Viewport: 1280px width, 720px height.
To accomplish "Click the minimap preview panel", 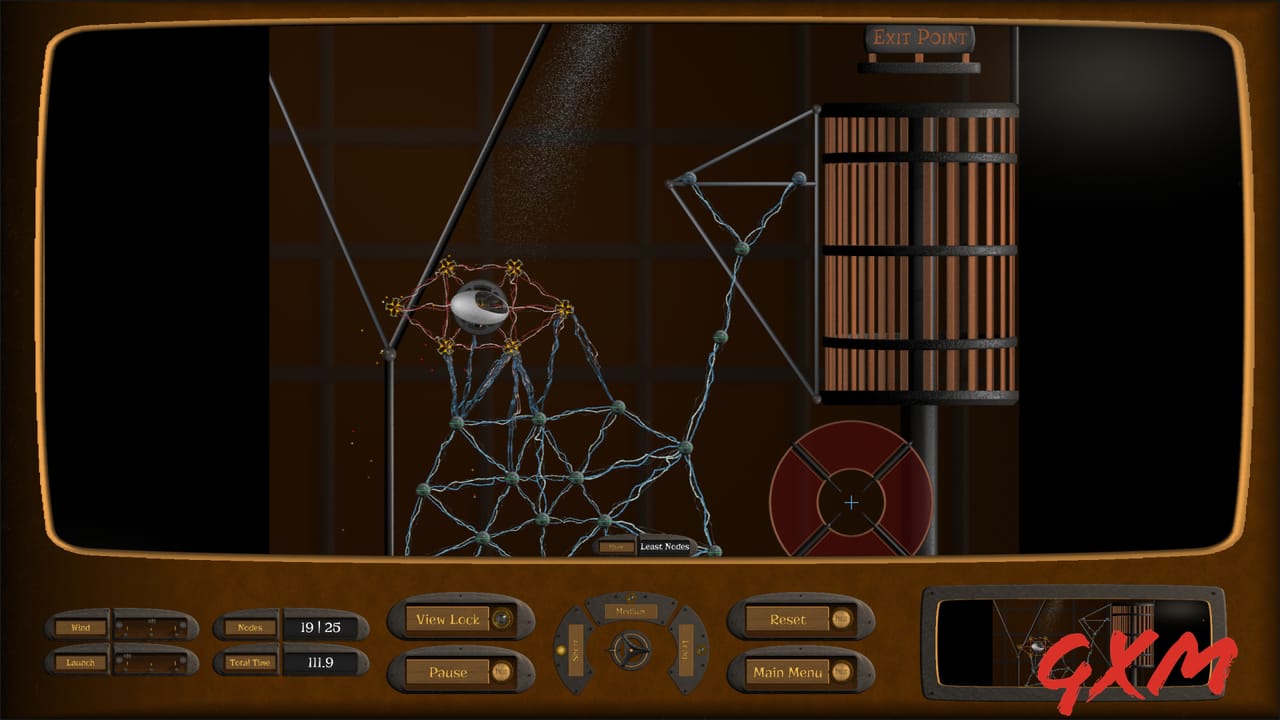I will tap(1073, 642).
